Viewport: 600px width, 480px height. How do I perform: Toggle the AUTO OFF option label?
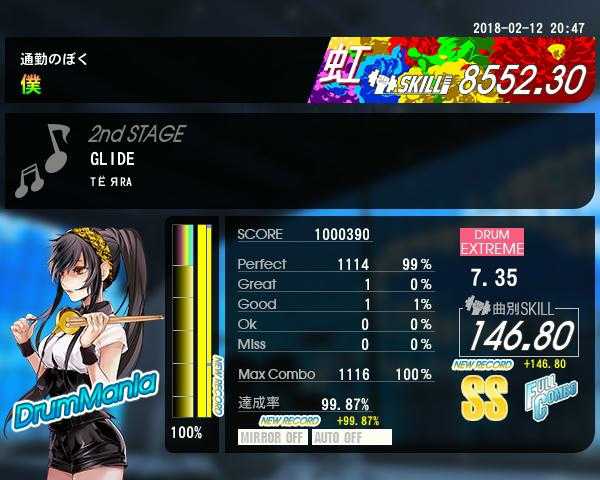coord(351,437)
